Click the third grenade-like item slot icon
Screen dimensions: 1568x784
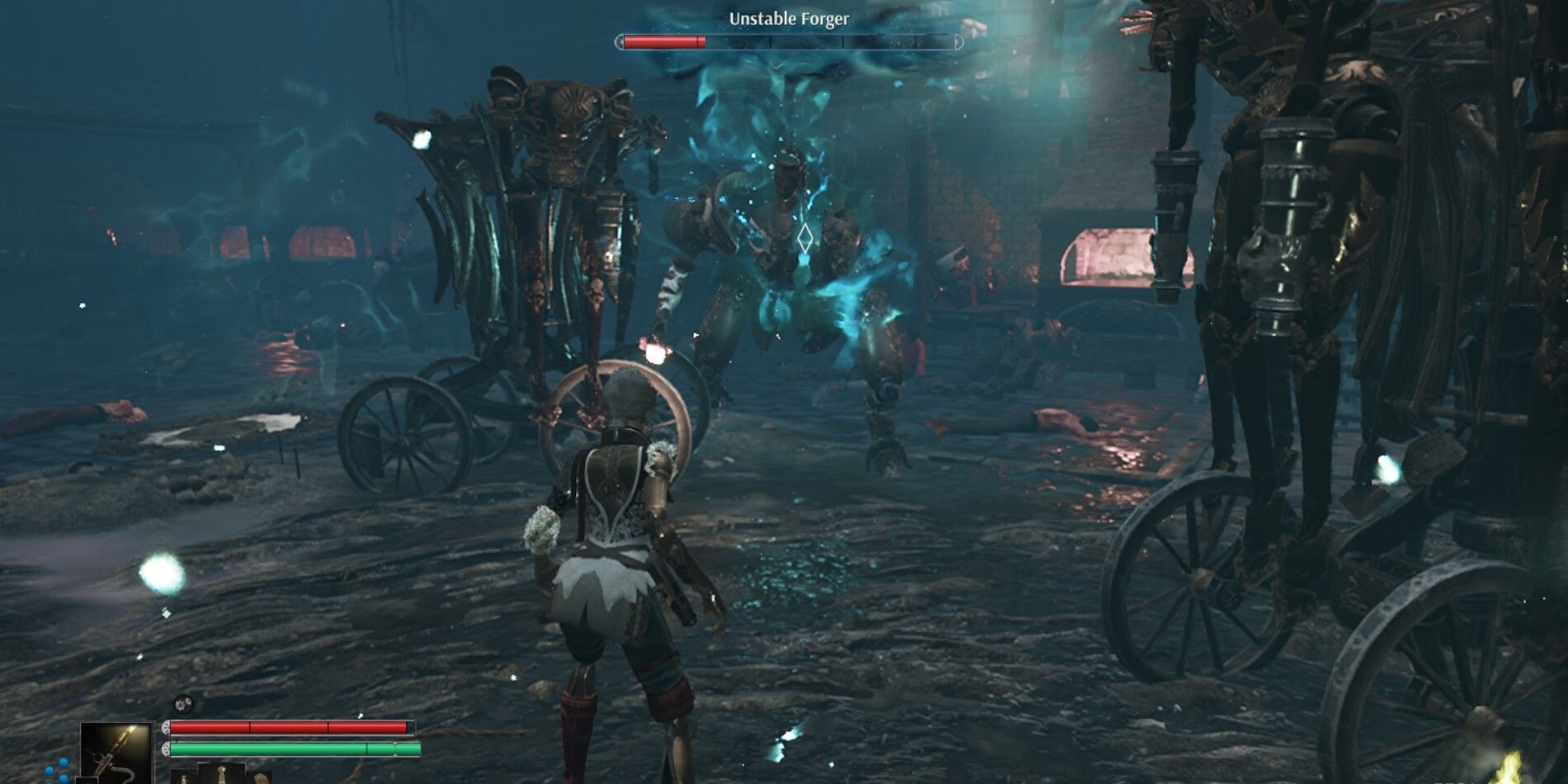(x=260, y=779)
